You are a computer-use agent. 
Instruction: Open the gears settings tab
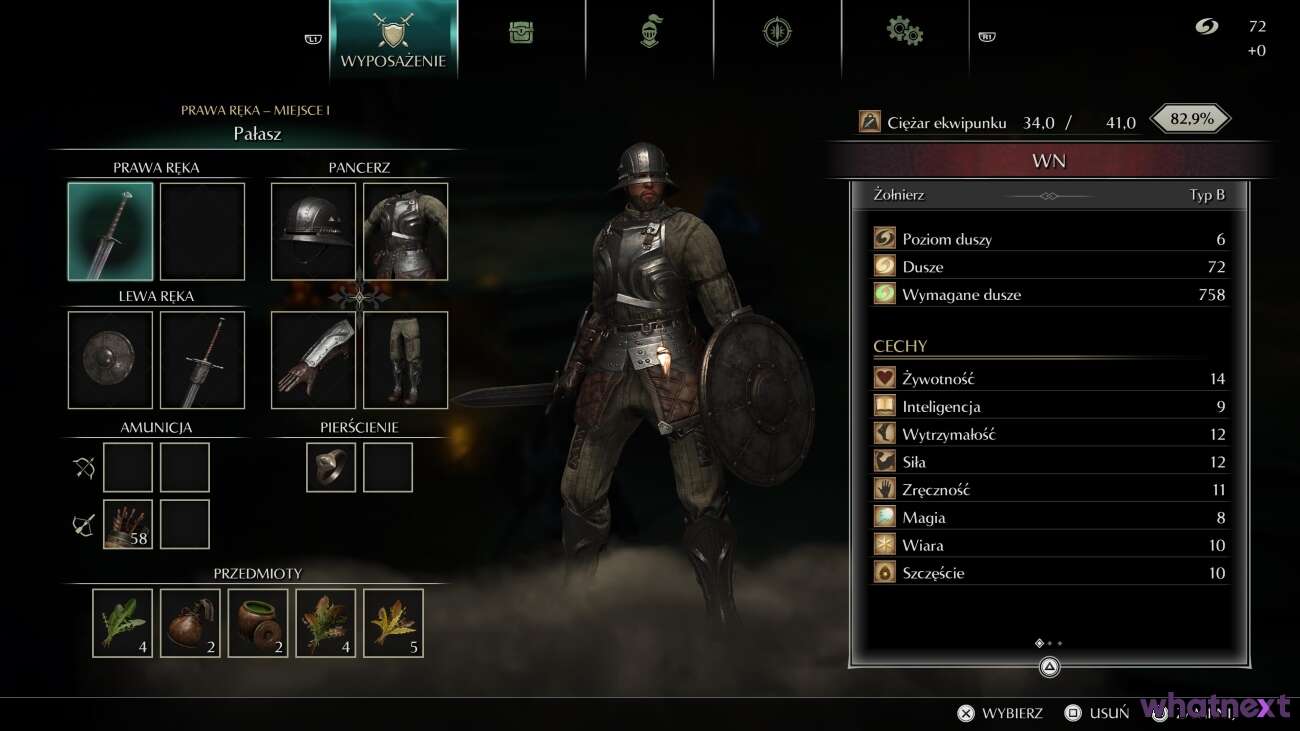pyautogui.click(x=905, y=31)
